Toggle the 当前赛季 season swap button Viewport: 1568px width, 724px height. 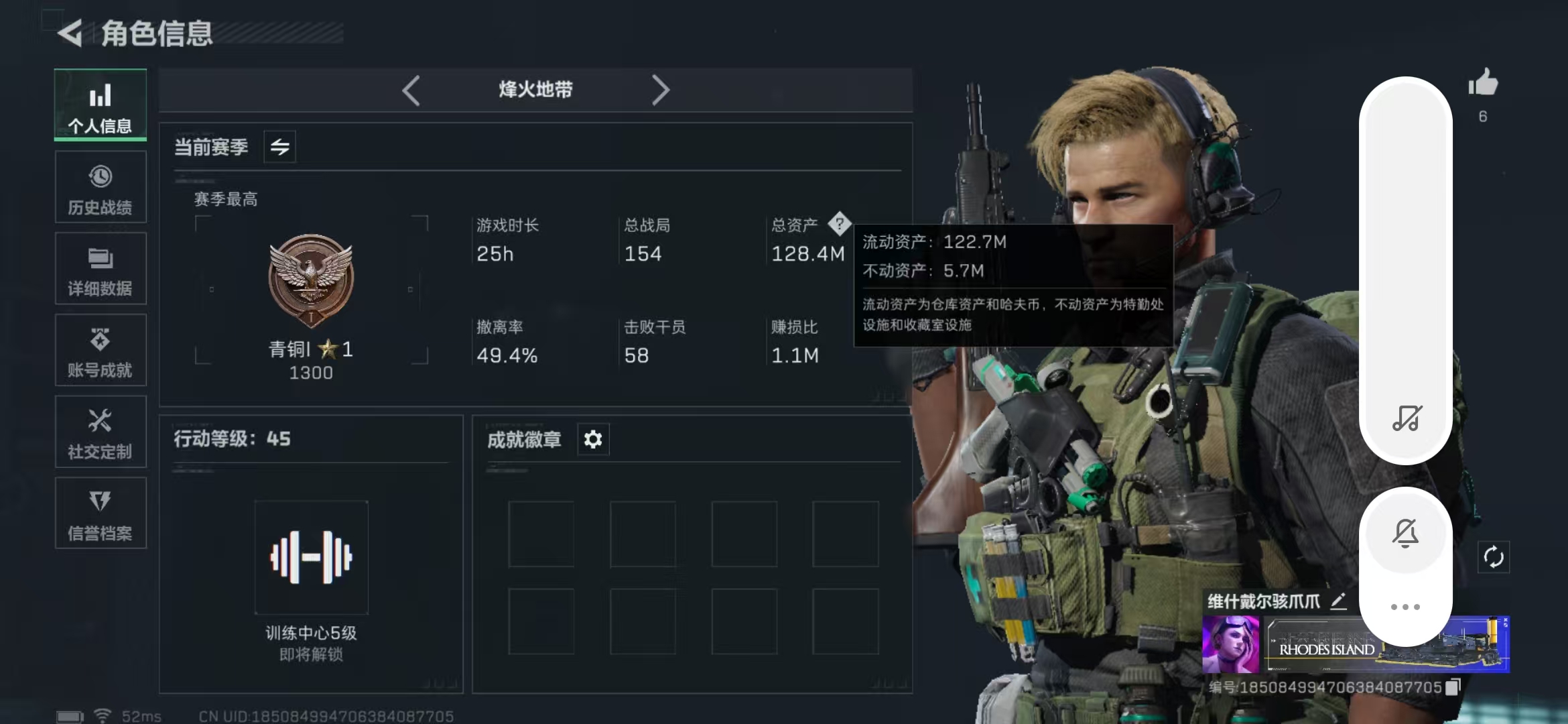[280, 147]
